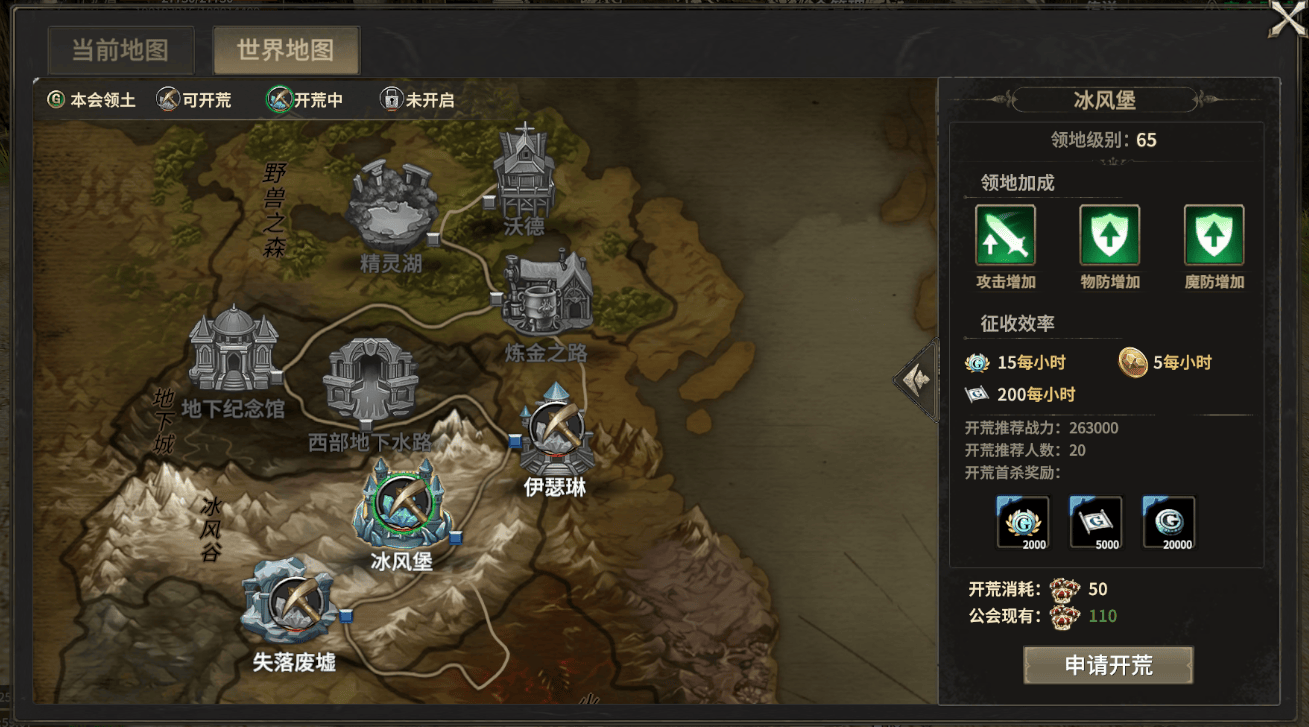Collapse the side panel with arrow

(915, 379)
